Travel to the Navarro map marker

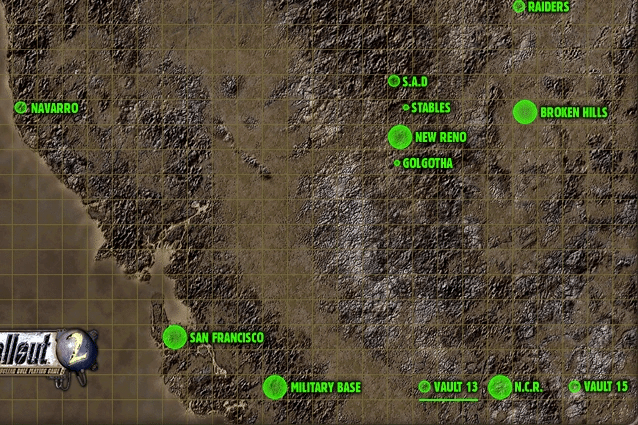pos(21,107)
